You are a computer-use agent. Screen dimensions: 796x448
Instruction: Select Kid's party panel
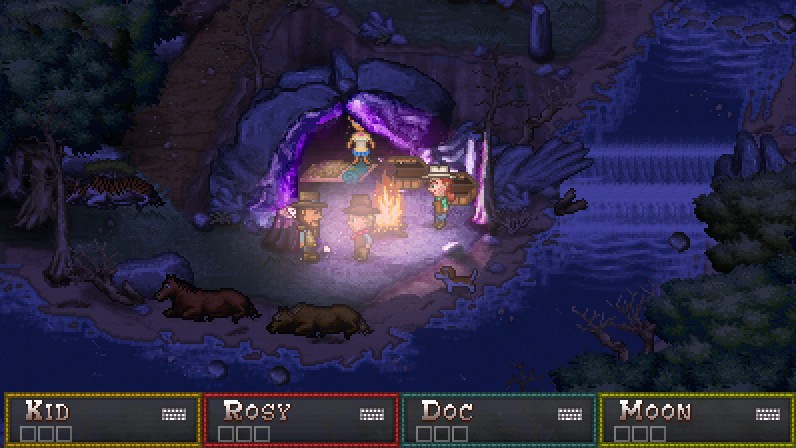[x=103, y=419]
